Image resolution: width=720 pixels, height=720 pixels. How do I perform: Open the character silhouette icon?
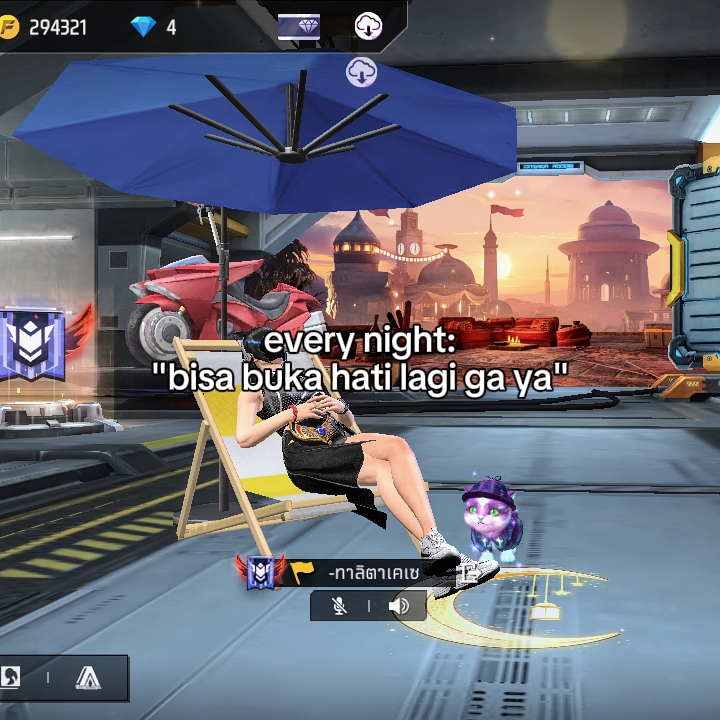click(10, 678)
